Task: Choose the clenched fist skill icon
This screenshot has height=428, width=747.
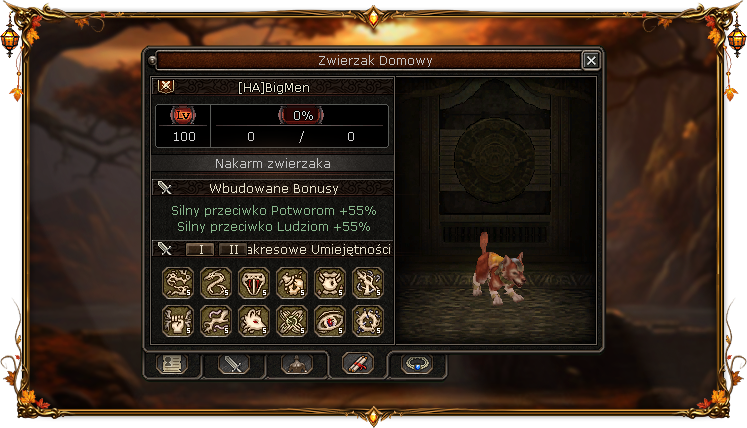Action: (x=177, y=320)
